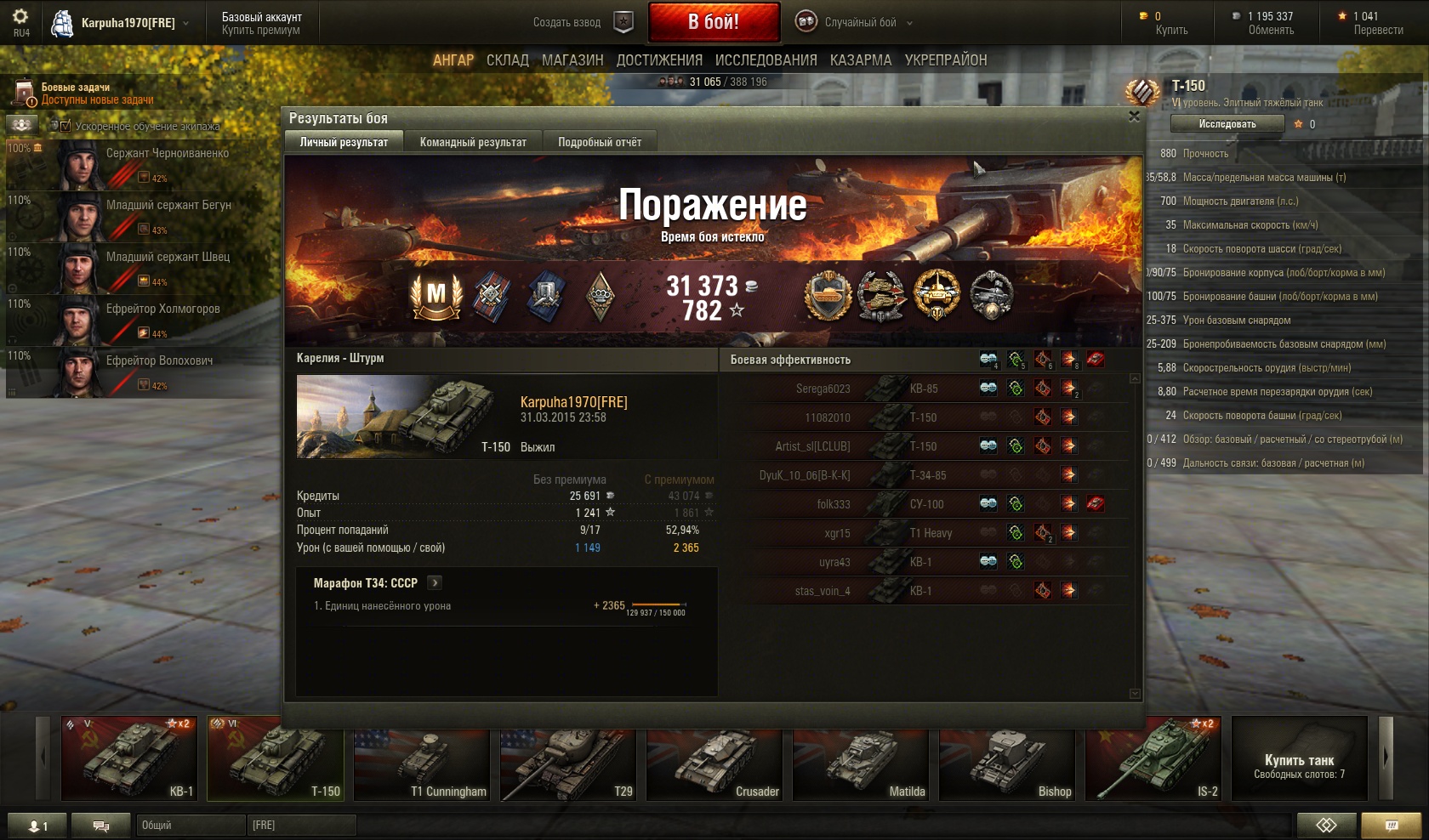The height and width of the screenshot is (840, 1429).
Task: Click the Исследовать button for T-150
Action: click(x=1227, y=124)
